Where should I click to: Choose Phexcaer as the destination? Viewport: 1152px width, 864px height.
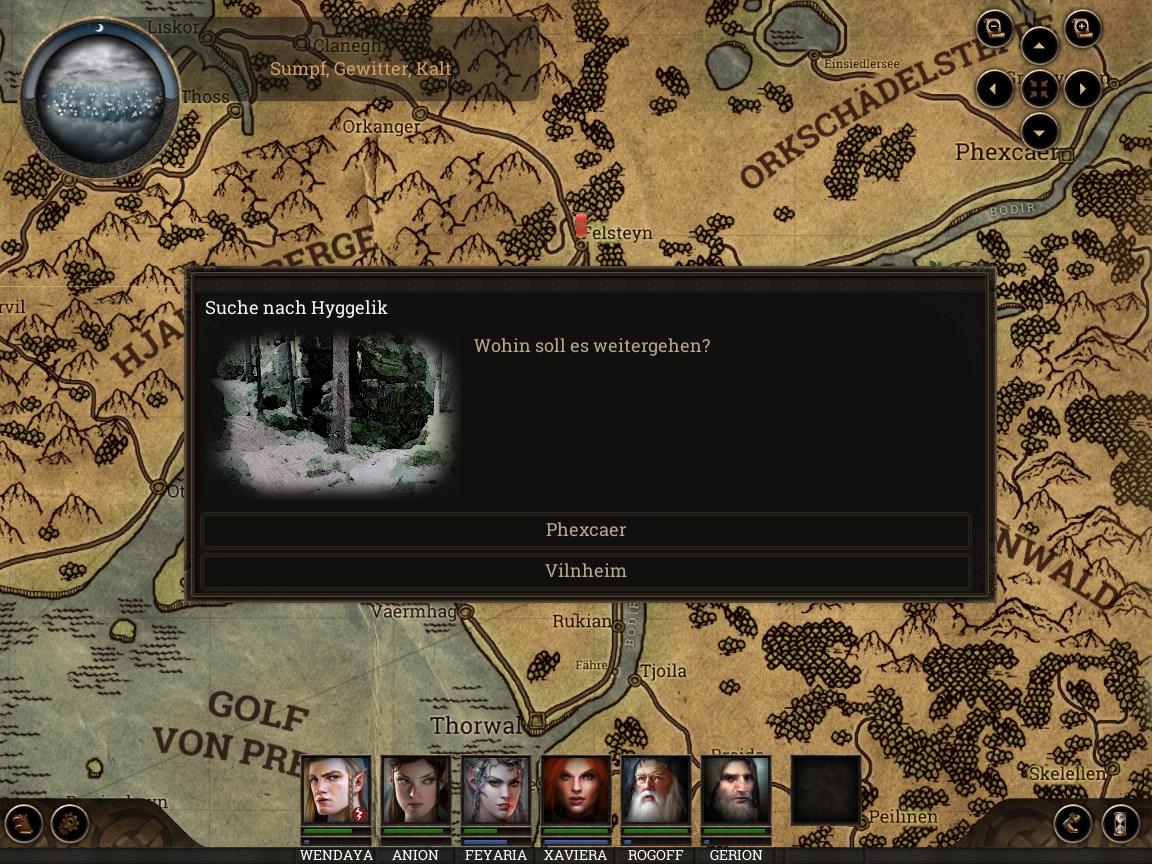click(586, 530)
